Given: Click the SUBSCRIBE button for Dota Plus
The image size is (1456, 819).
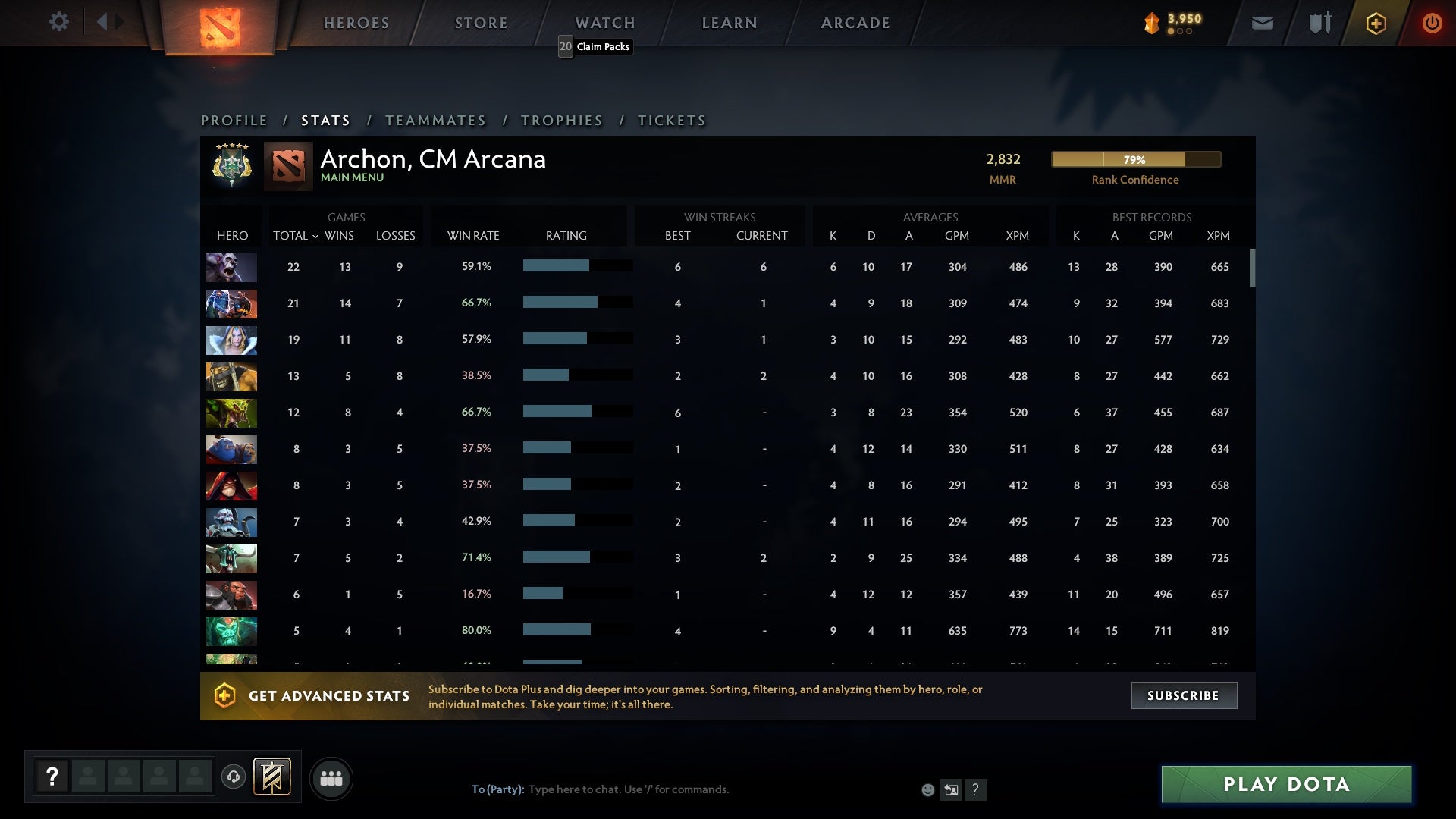Looking at the screenshot, I should tap(1184, 695).
